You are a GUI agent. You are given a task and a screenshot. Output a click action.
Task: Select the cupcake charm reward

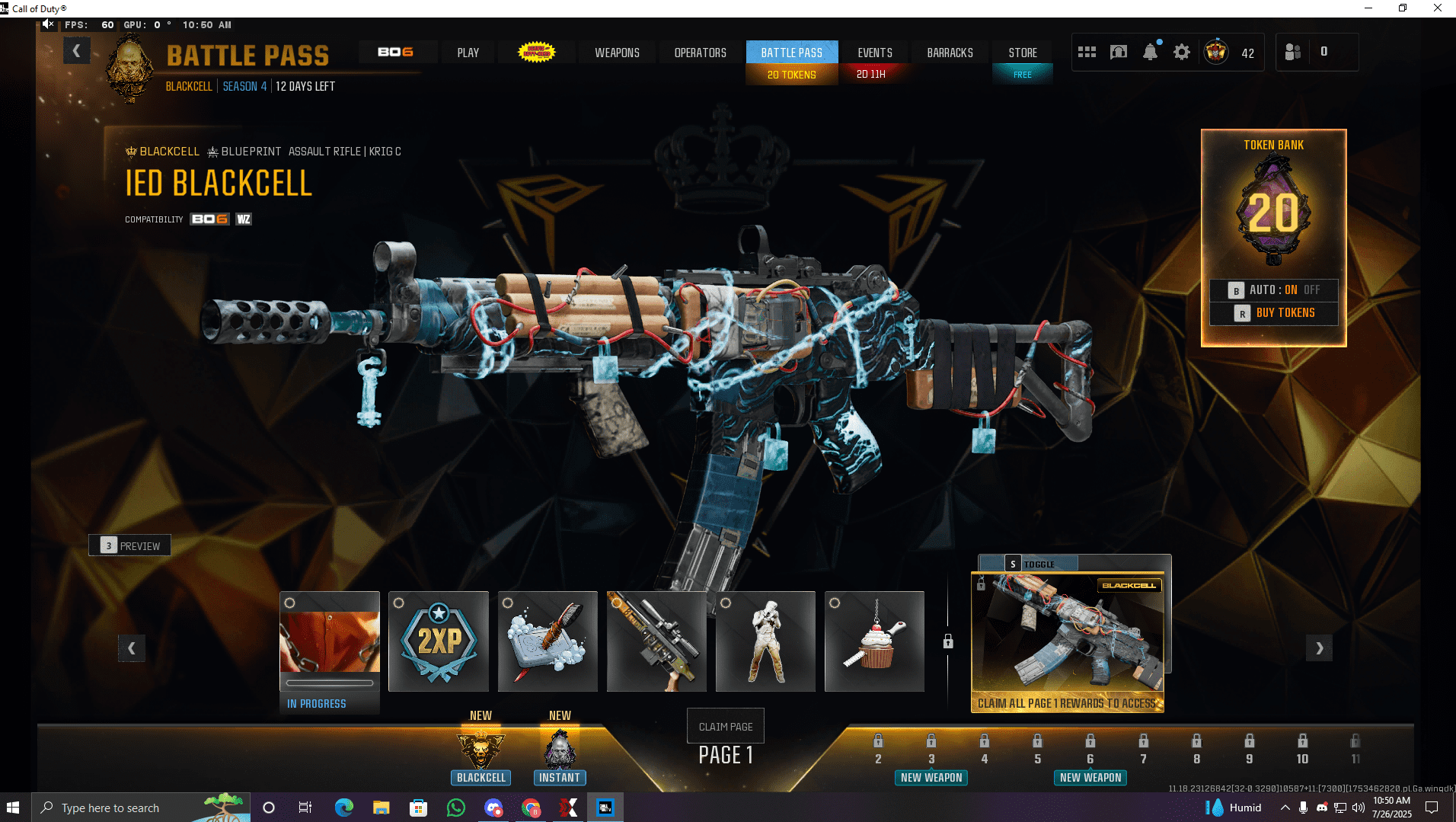click(874, 641)
